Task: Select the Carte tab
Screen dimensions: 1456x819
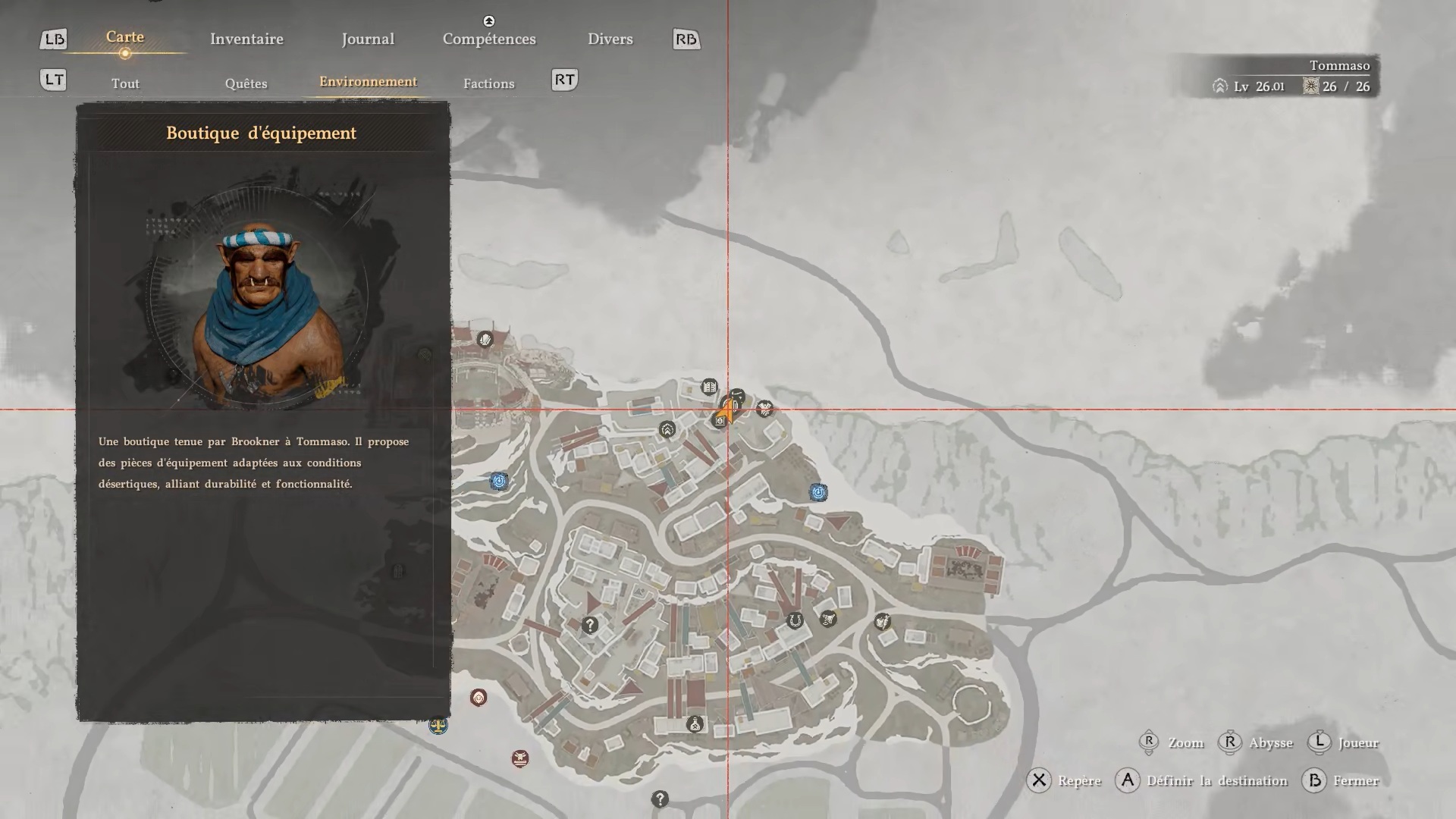Action: [x=125, y=37]
